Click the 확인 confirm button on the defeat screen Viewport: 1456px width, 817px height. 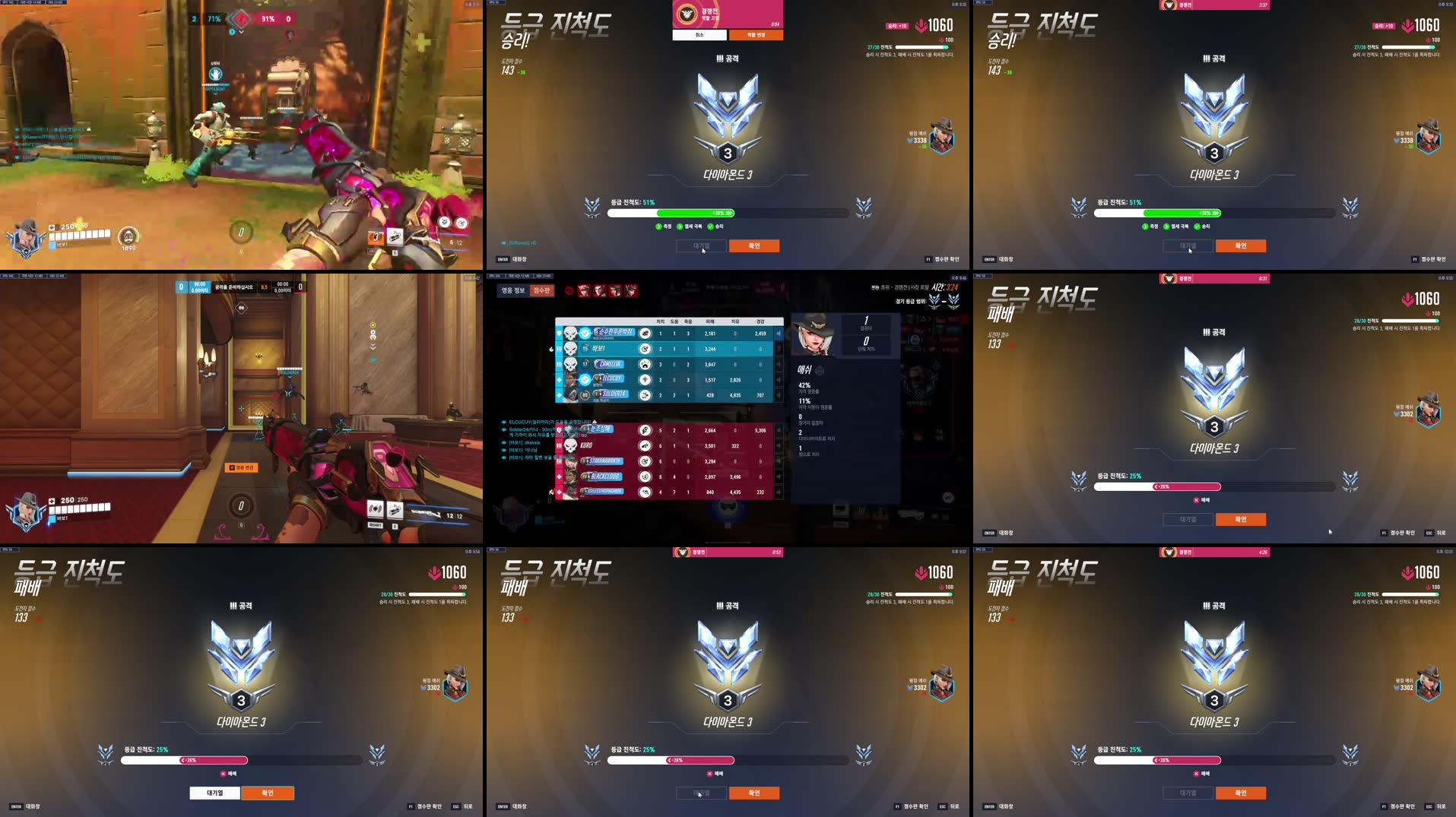point(1240,520)
